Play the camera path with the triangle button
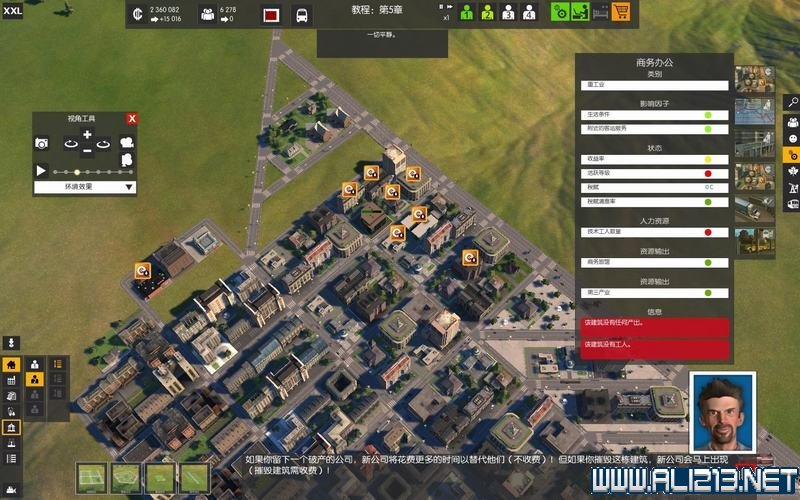Viewport: 800px width, 500px height. click(42, 171)
